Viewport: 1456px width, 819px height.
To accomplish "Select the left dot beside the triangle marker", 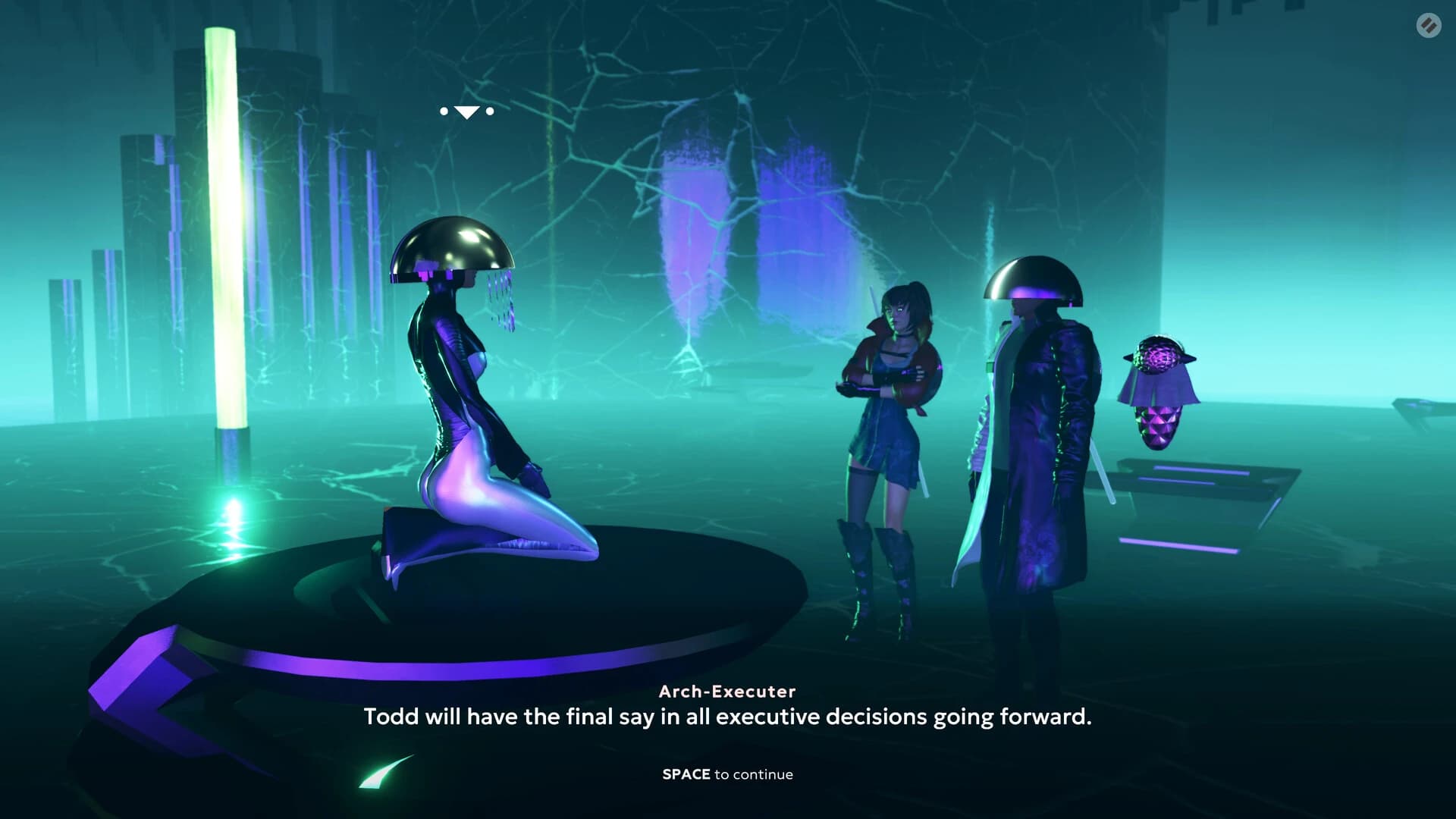I will 443,111.
